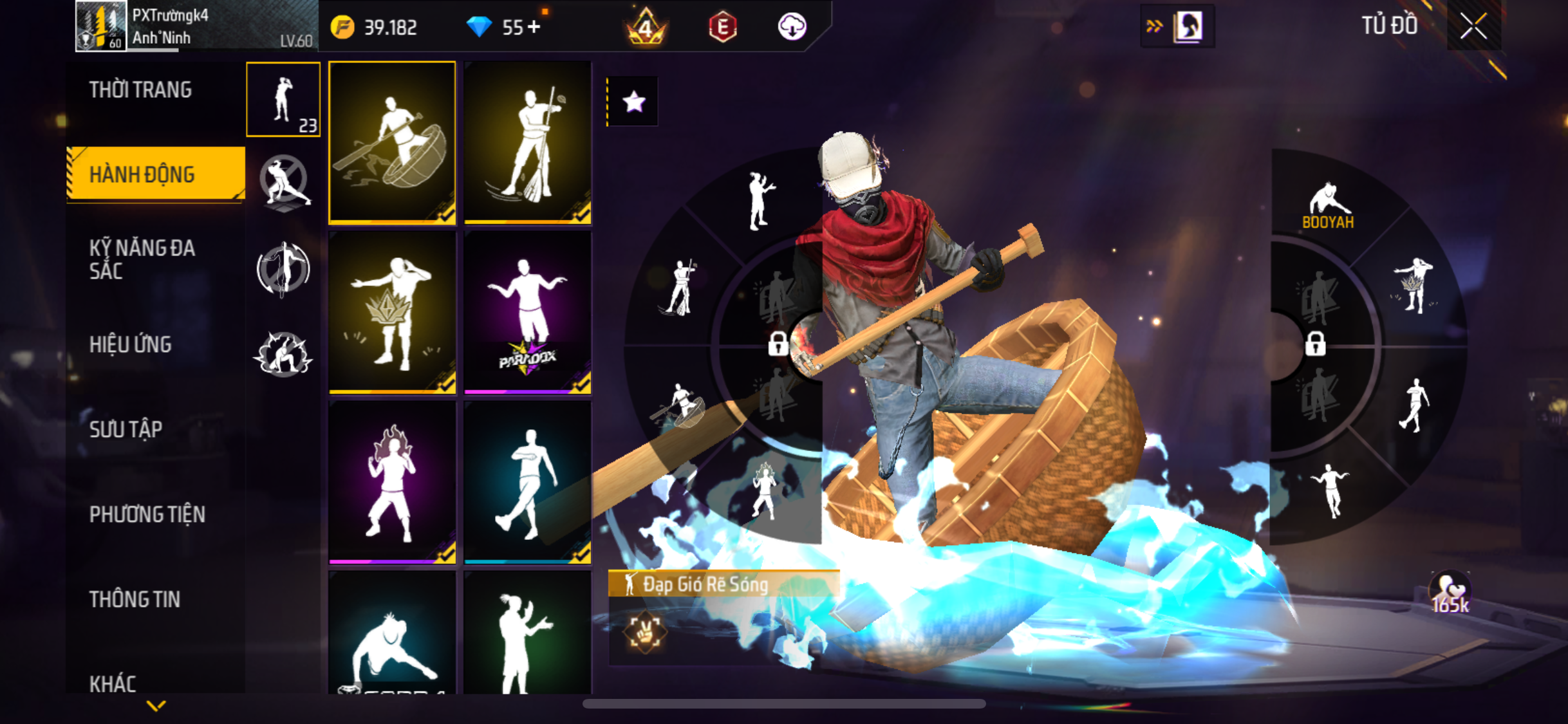Open the Hiệu Ứng section
The height and width of the screenshot is (724, 1568).
(x=131, y=344)
